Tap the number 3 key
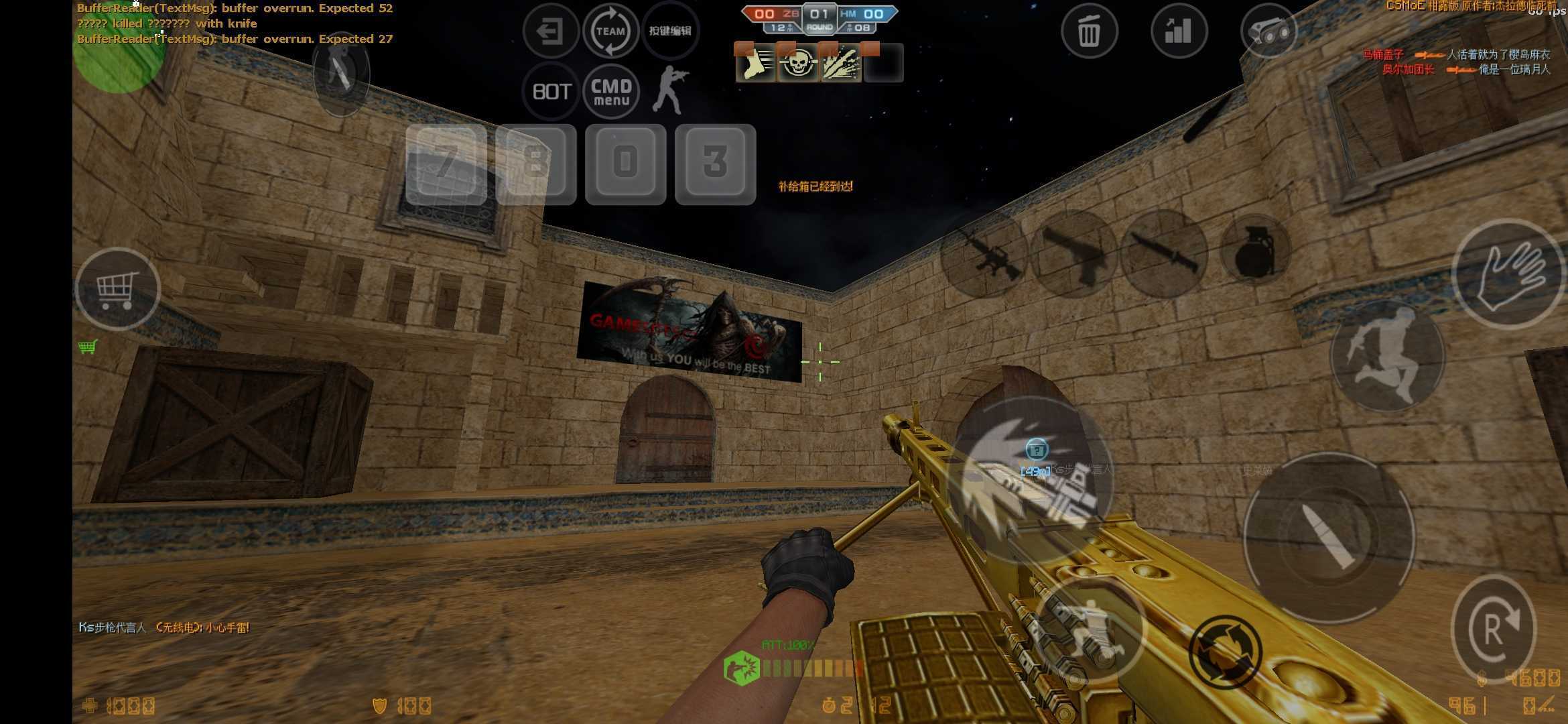 (715, 164)
